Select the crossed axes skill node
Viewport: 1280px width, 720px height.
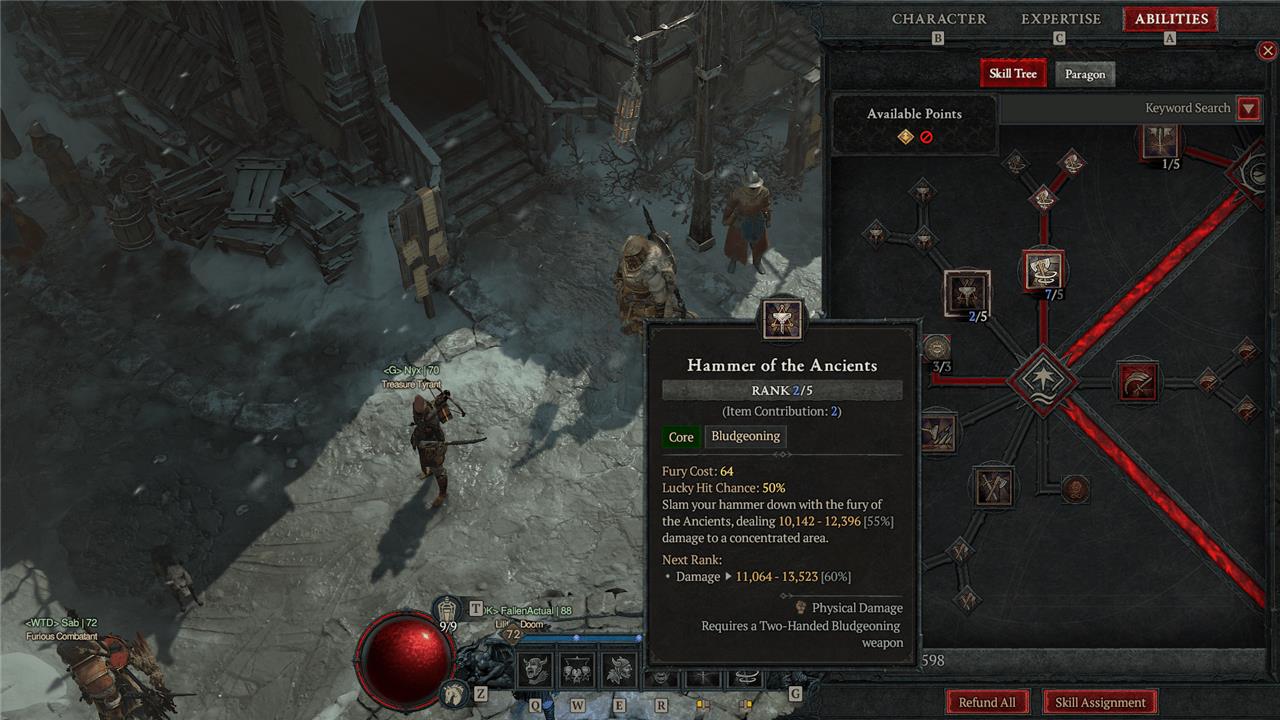point(993,487)
